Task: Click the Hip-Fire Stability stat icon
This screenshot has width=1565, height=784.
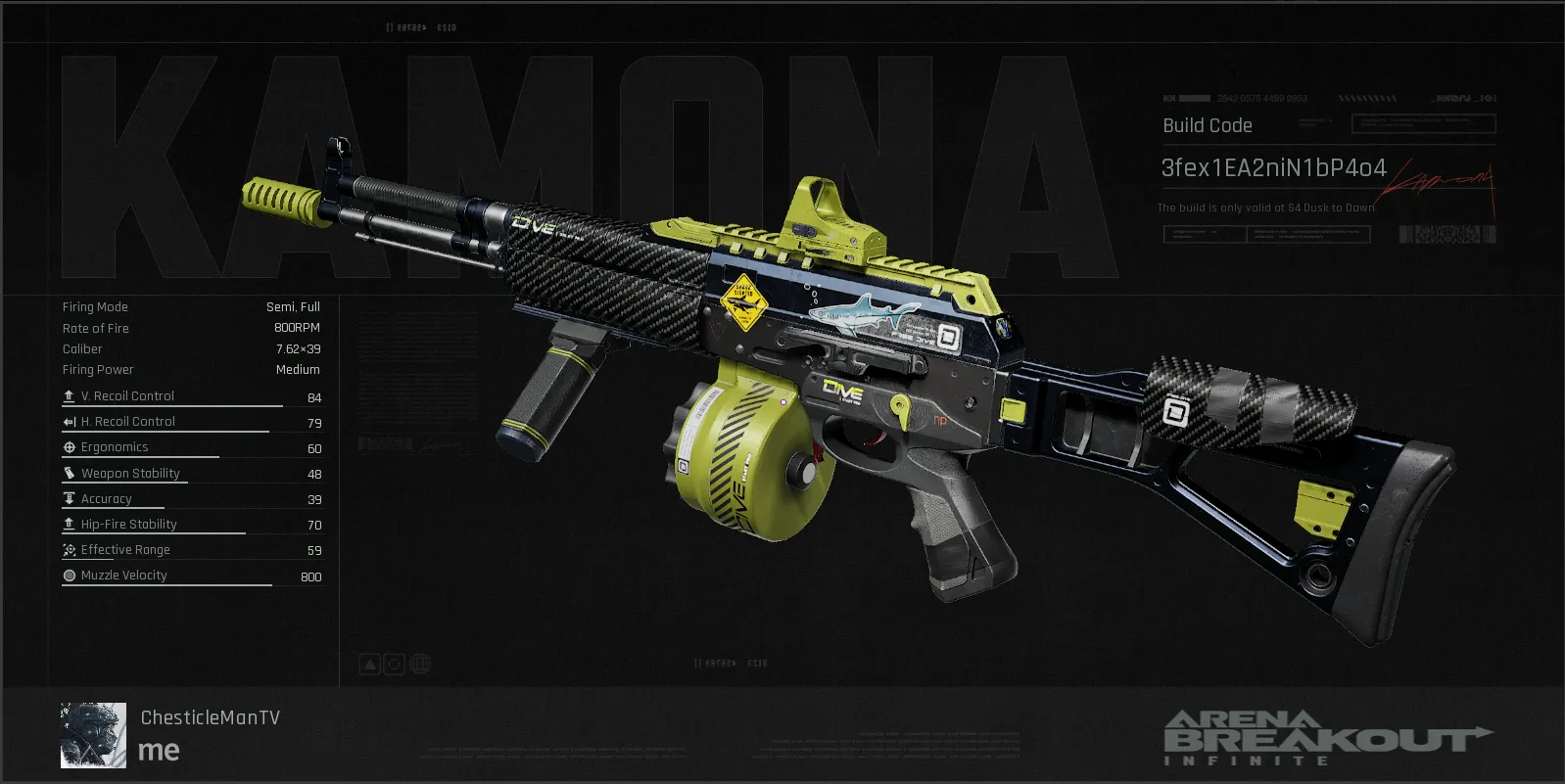Action: click(69, 524)
